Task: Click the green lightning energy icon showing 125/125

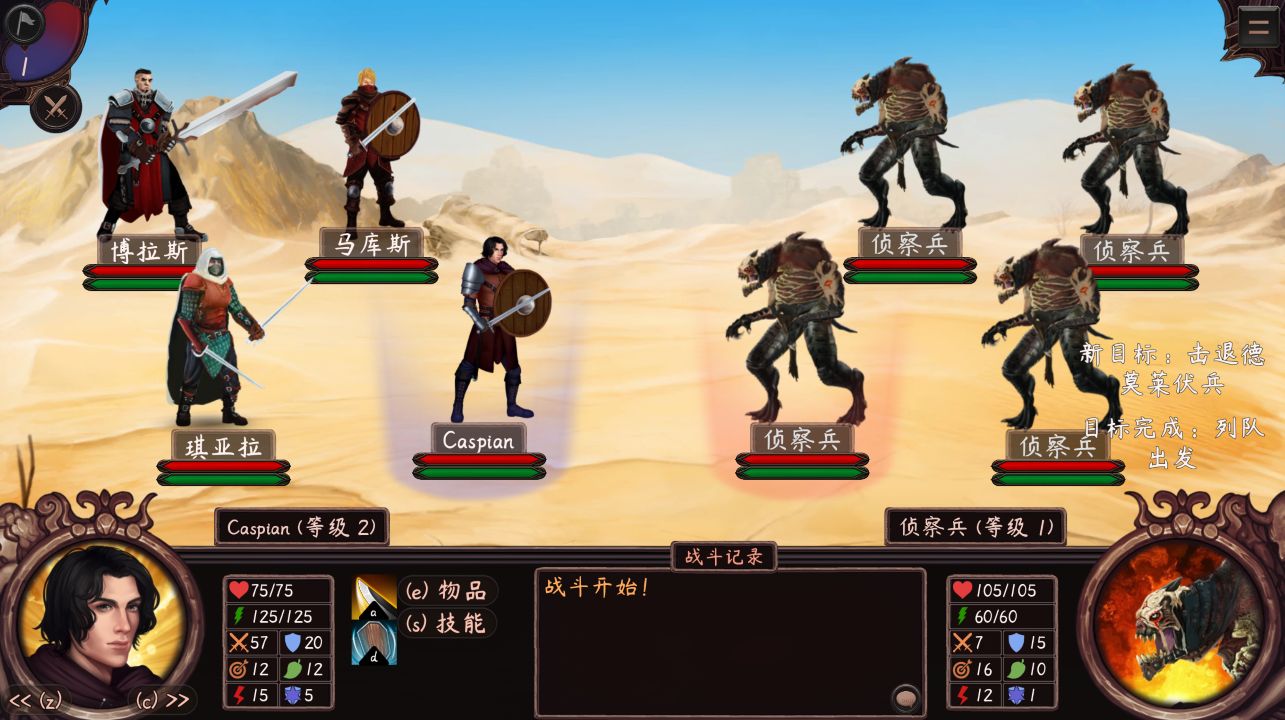Action: coord(237,616)
